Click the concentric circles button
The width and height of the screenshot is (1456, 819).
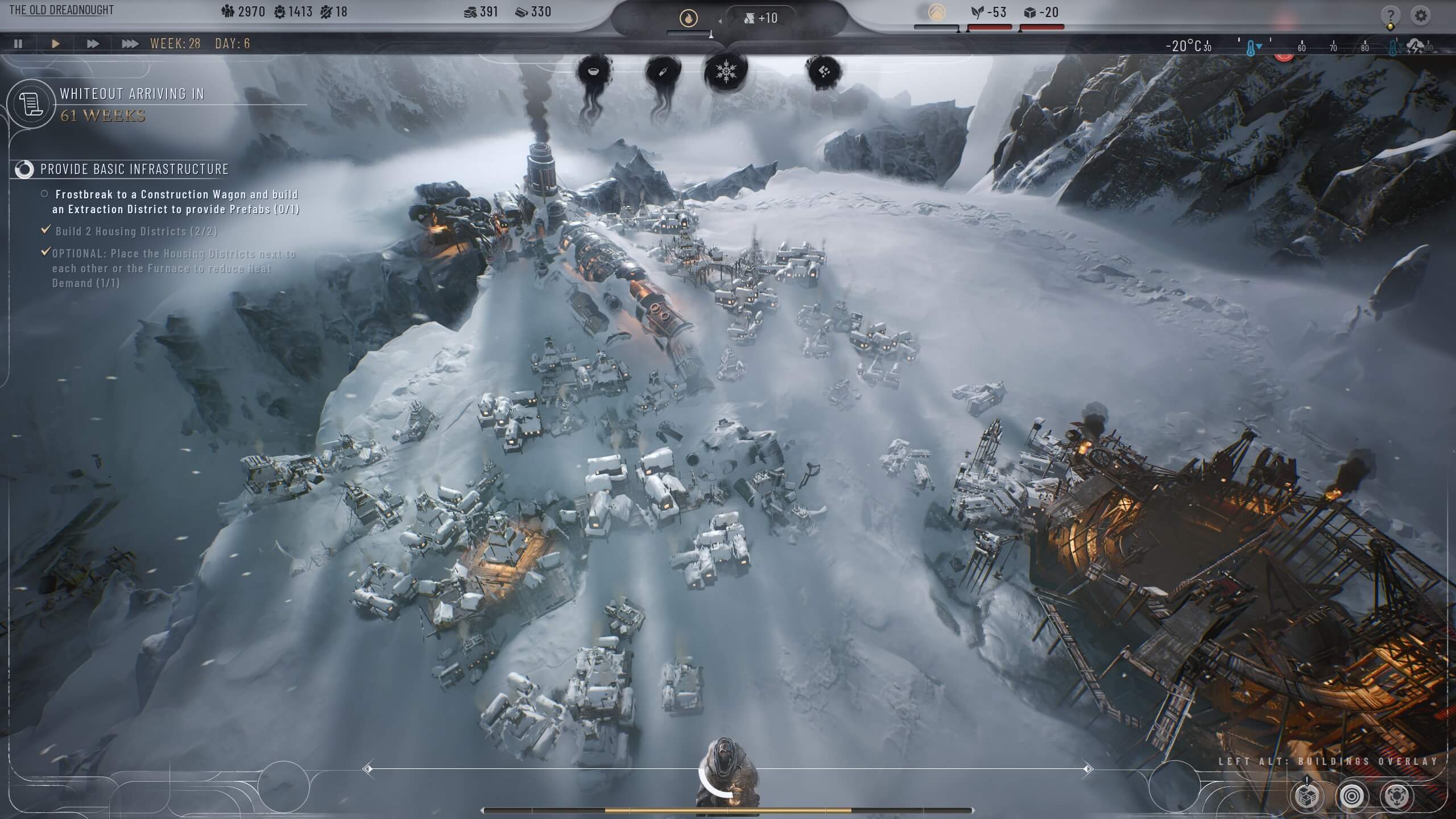pyautogui.click(x=1351, y=796)
